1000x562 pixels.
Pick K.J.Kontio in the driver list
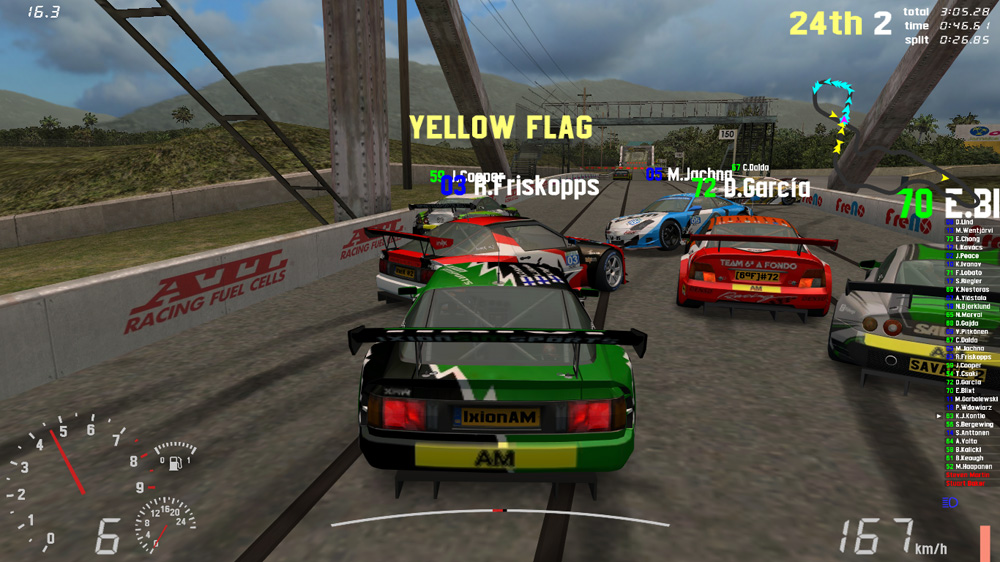(971, 416)
